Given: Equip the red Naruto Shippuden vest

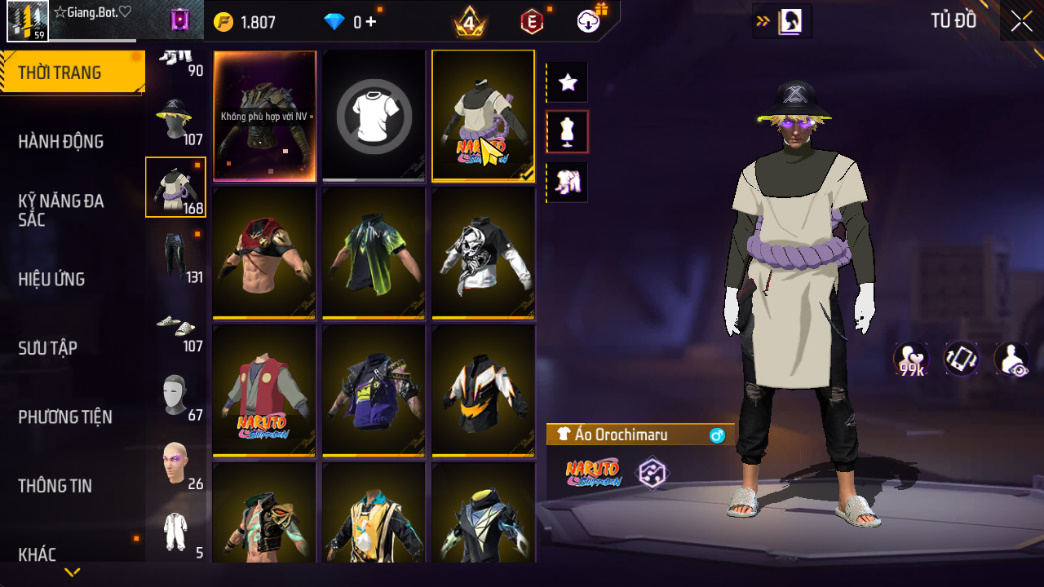Looking at the screenshot, I should (265, 390).
